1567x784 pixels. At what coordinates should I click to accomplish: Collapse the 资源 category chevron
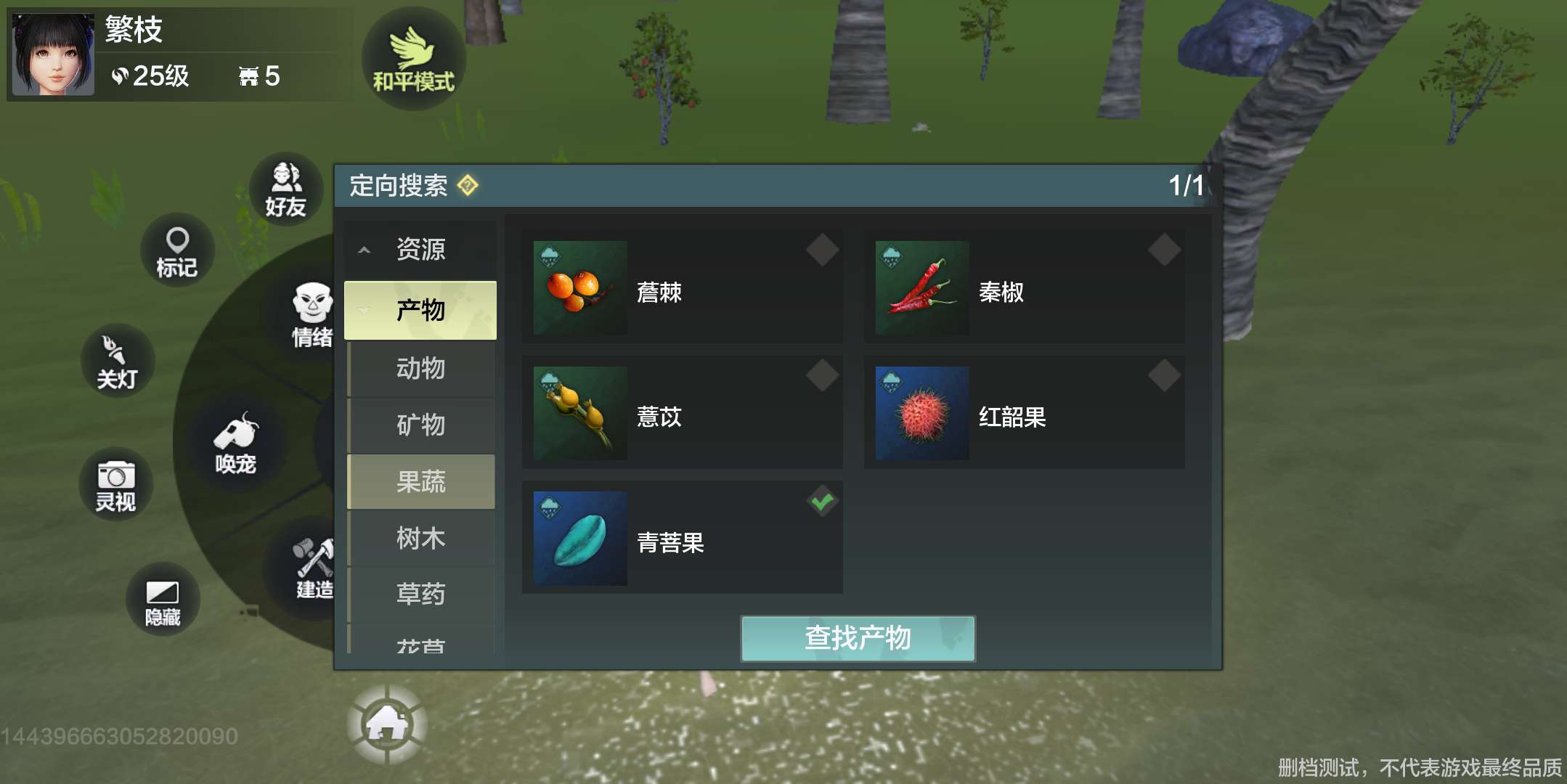click(363, 248)
